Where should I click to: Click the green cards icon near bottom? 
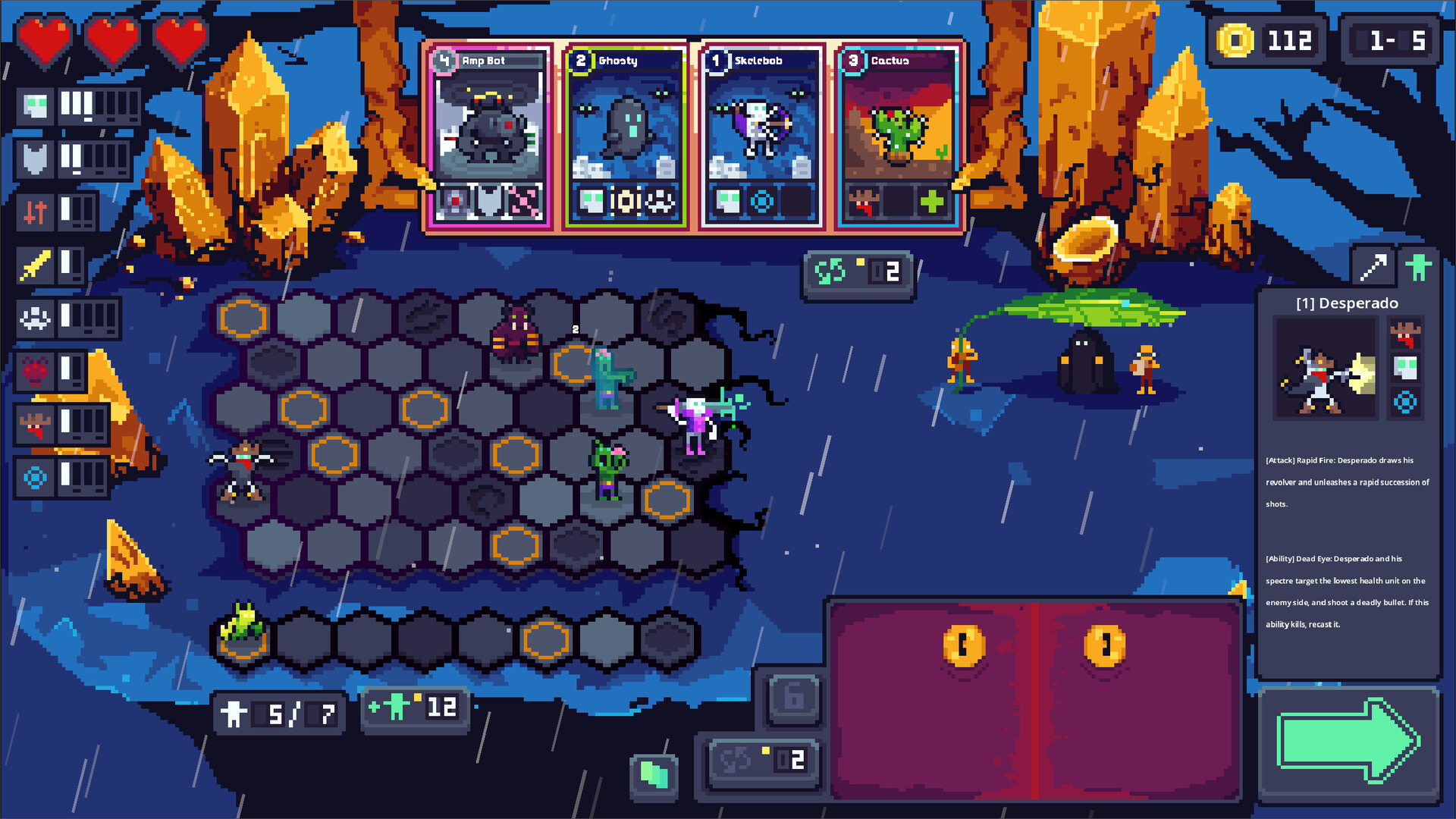pyautogui.click(x=654, y=775)
